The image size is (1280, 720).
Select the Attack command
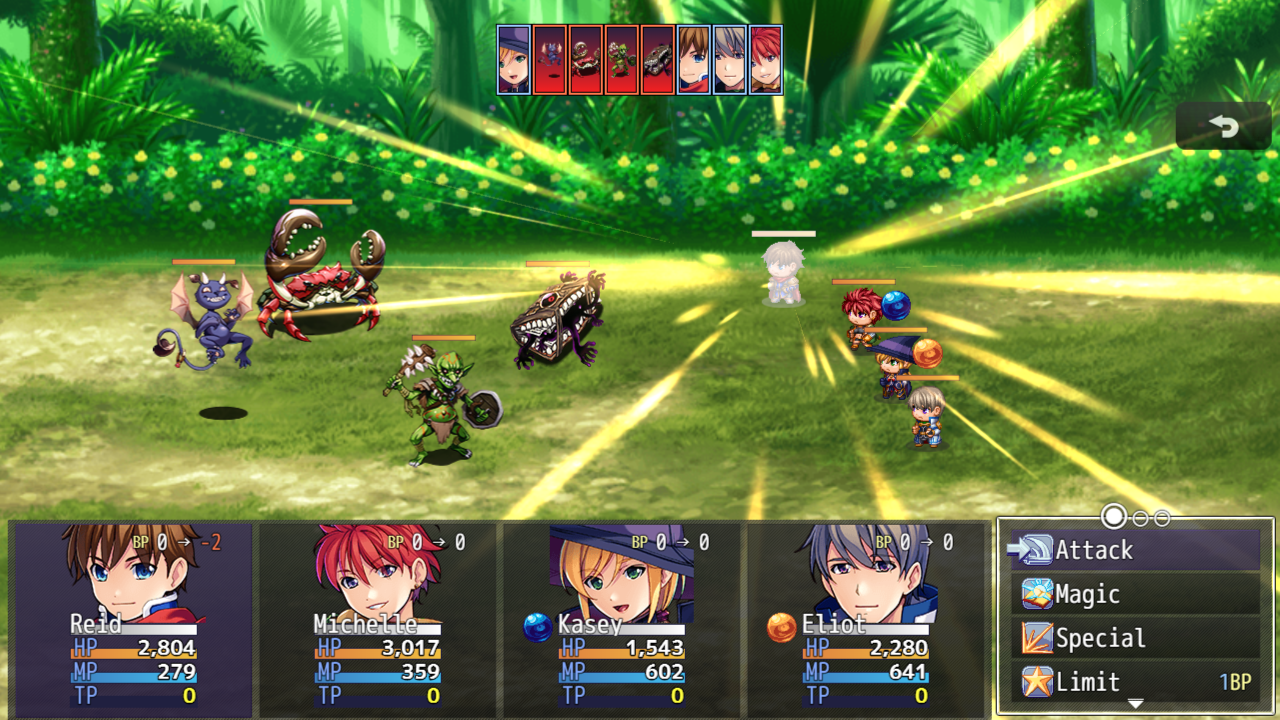pyautogui.click(x=1134, y=550)
